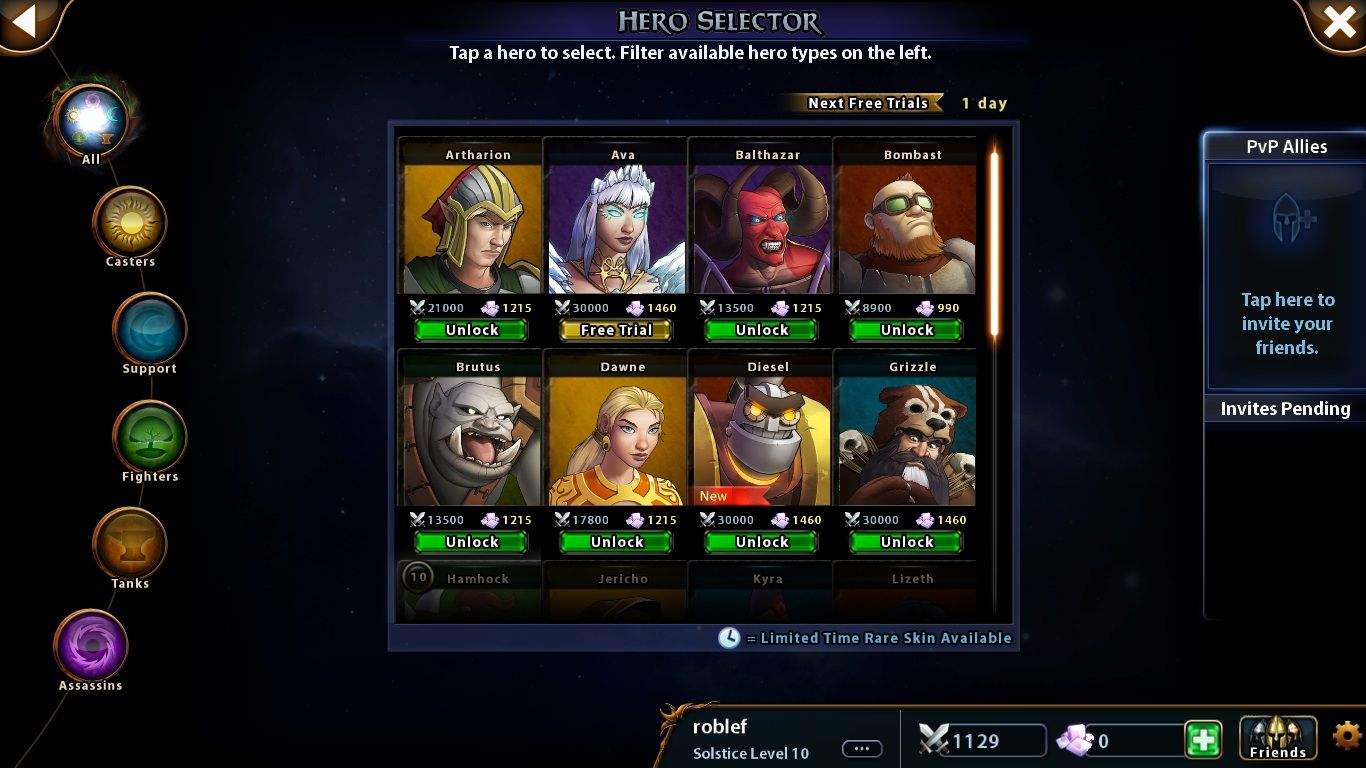Image resolution: width=1366 pixels, height=768 pixels.
Task: Unlock Bombast with the green button
Action: [x=906, y=330]
